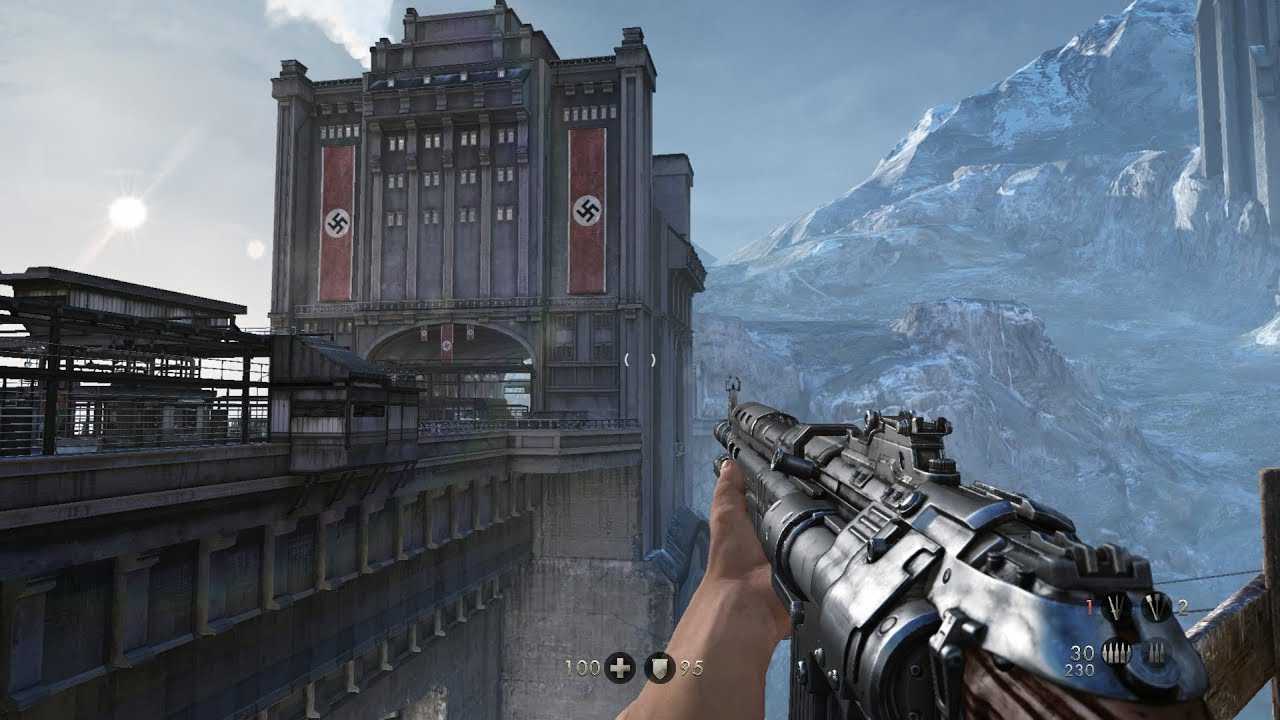Click the dimmed bullets ammo icon
The image size is (1280, 720).
(x=1156, y=653)
